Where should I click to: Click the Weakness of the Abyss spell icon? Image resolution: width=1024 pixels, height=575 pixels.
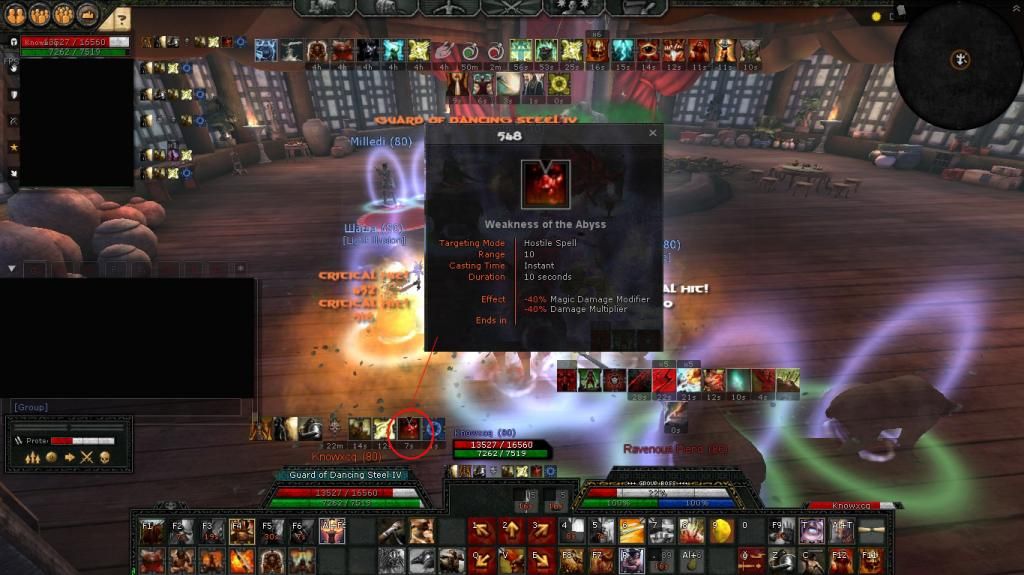point(545,185)
